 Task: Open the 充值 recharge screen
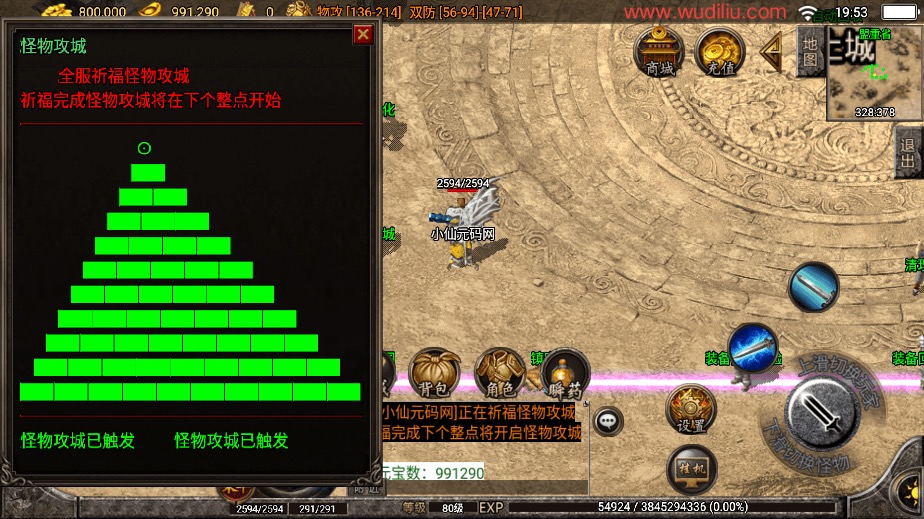(x=720, y=51)
